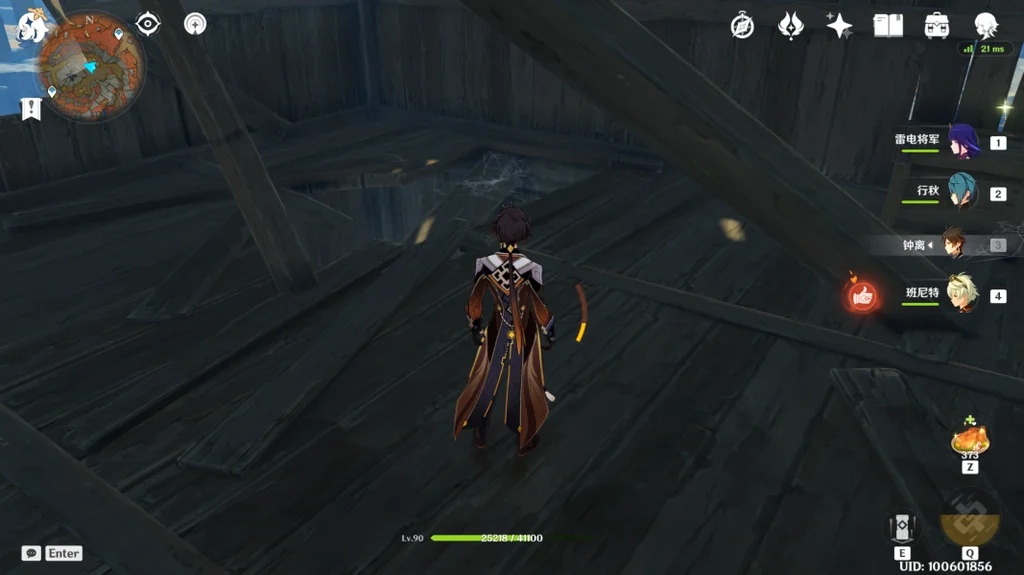Viewport: 1024px width, 575px height.
Task: Open the map via the minimap
Action: pos(91,67)
